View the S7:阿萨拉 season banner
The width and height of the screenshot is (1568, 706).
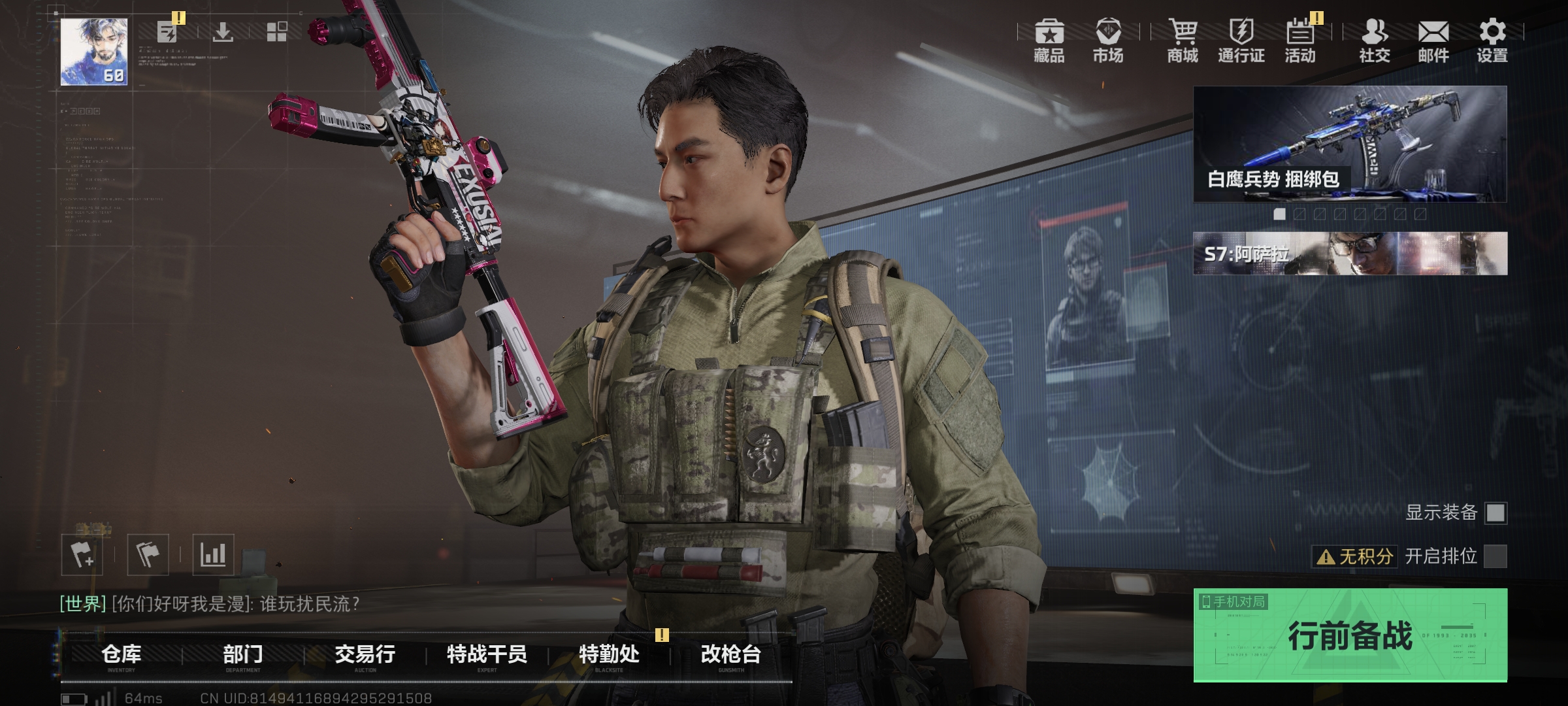point(1350,253)
